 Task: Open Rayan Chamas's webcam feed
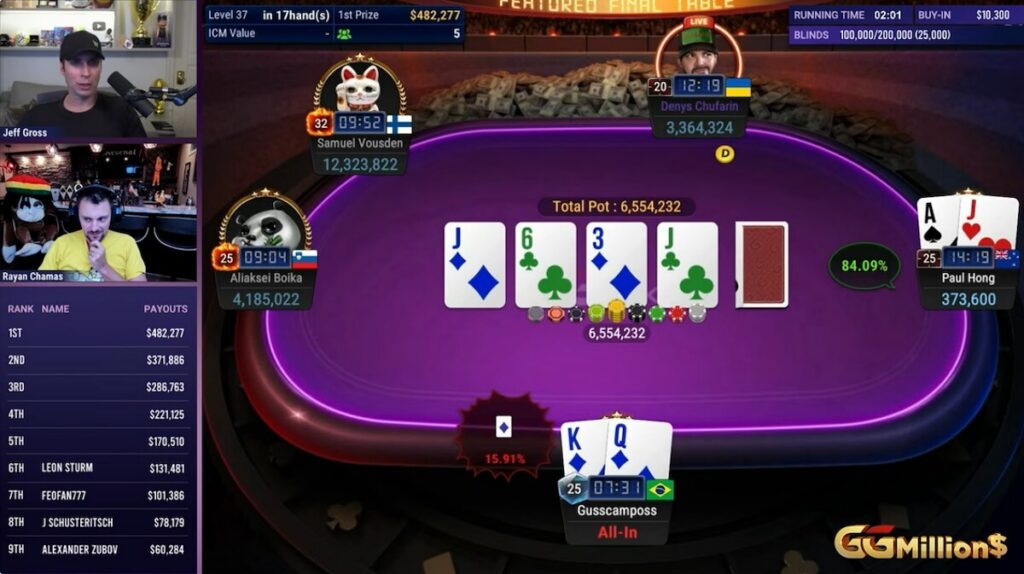(x=98, y=212)
